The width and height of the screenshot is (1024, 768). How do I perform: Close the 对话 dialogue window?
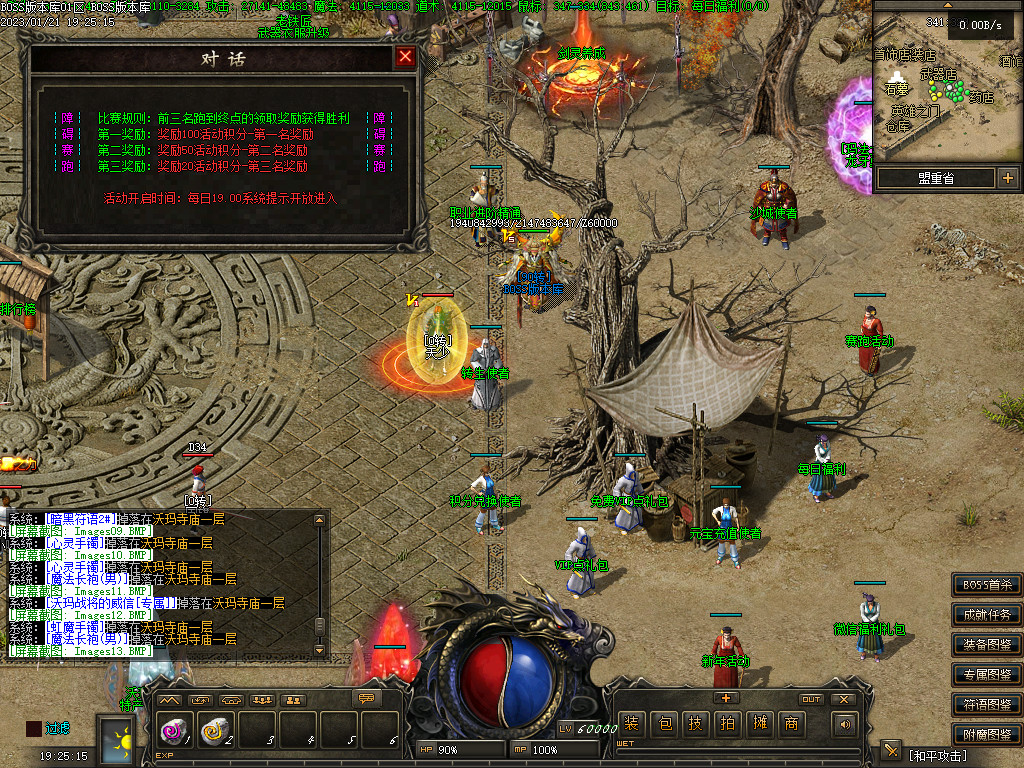pyautogui.click(x=405, y=57)
